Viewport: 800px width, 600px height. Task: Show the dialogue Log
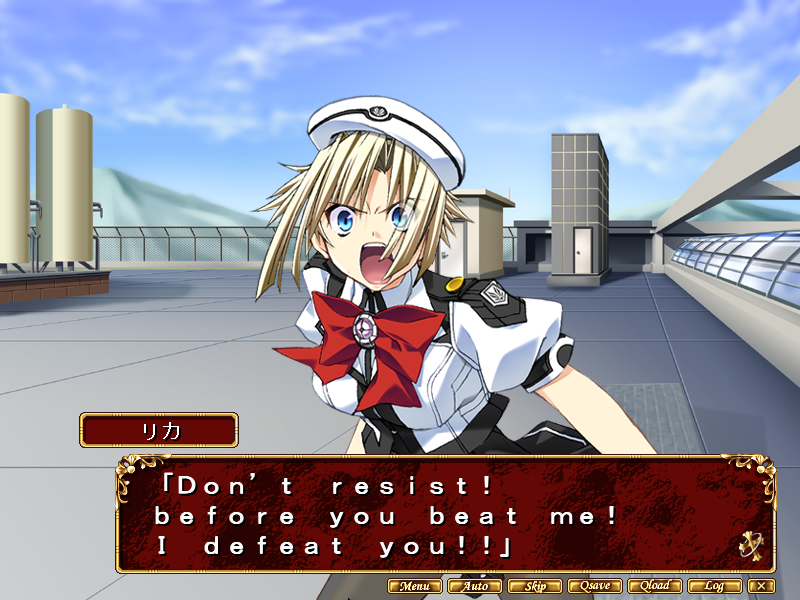(x=715, y=586)
